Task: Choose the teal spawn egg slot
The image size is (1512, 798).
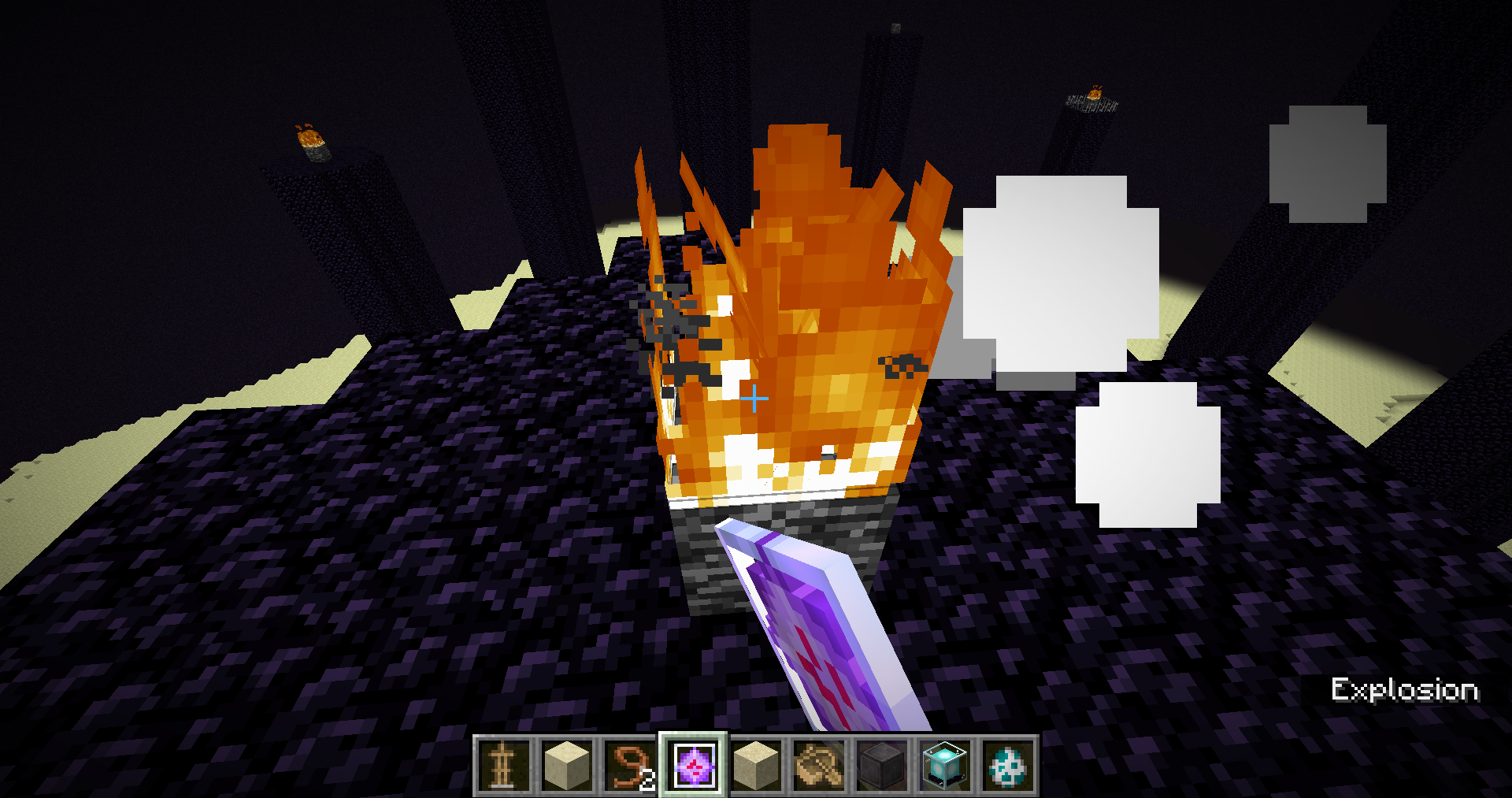Action: coord(1008,765)
